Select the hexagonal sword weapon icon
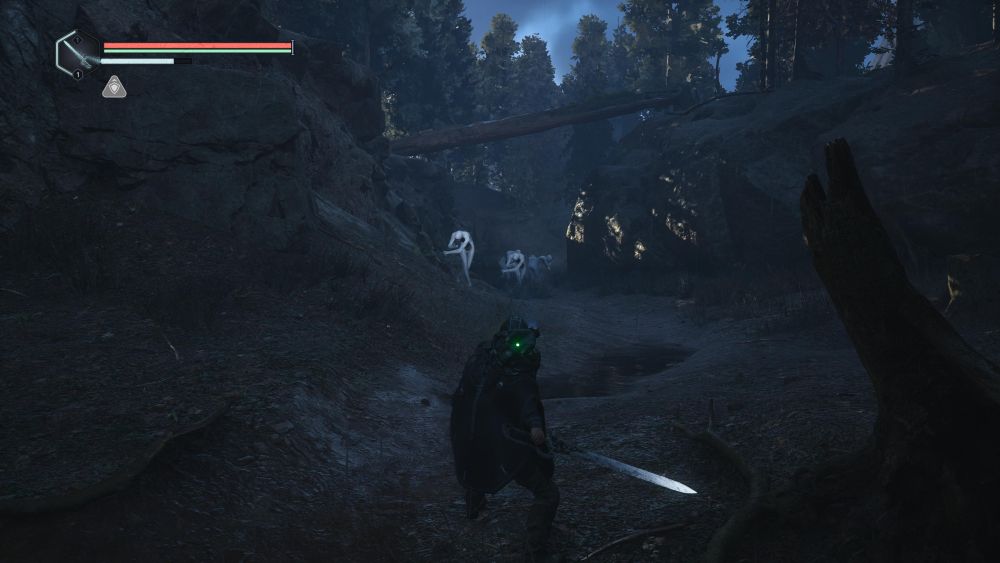 tap(77, 52)
